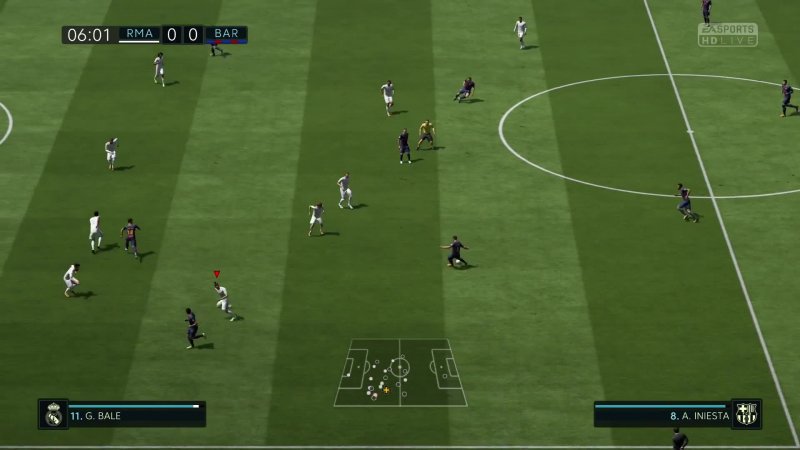Select the player under the red triangle marker

tap(222, 297)
